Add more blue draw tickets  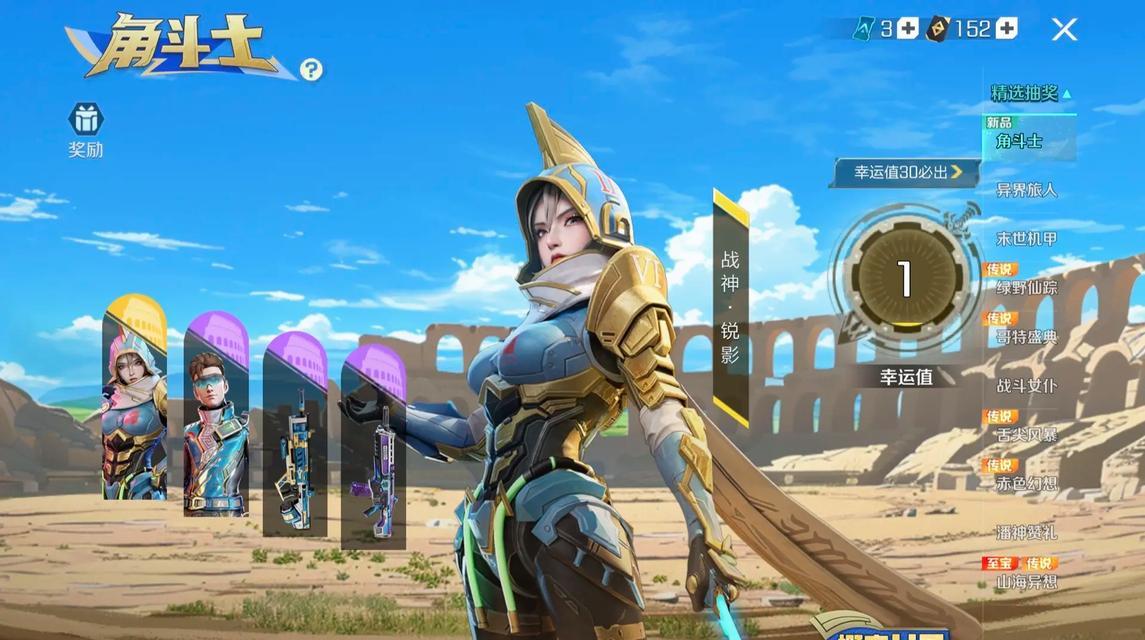pos(907,29)
